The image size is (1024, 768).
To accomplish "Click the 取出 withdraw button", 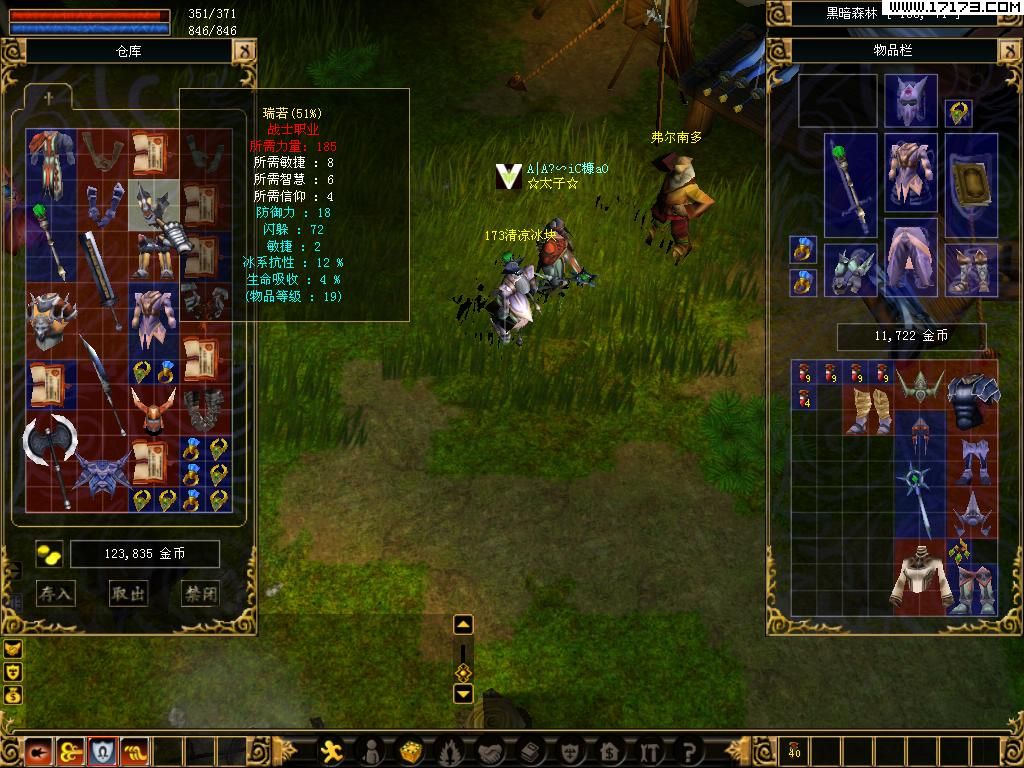I will [x=128, y=593].
